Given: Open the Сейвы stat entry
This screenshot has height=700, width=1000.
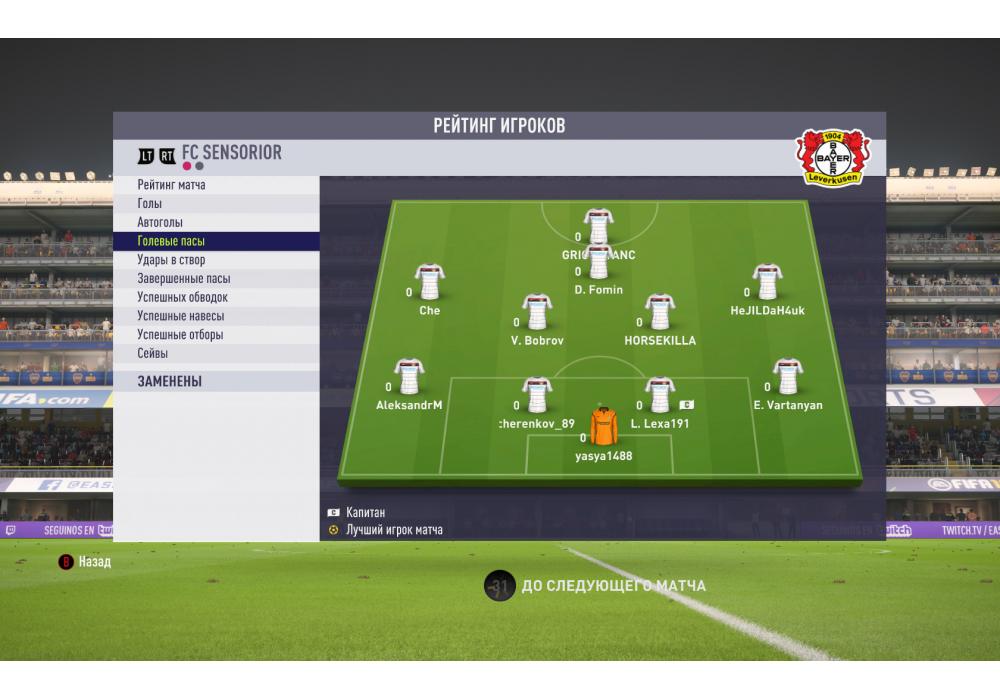Looking at the screenshot, I should click(x=153, y=353).
